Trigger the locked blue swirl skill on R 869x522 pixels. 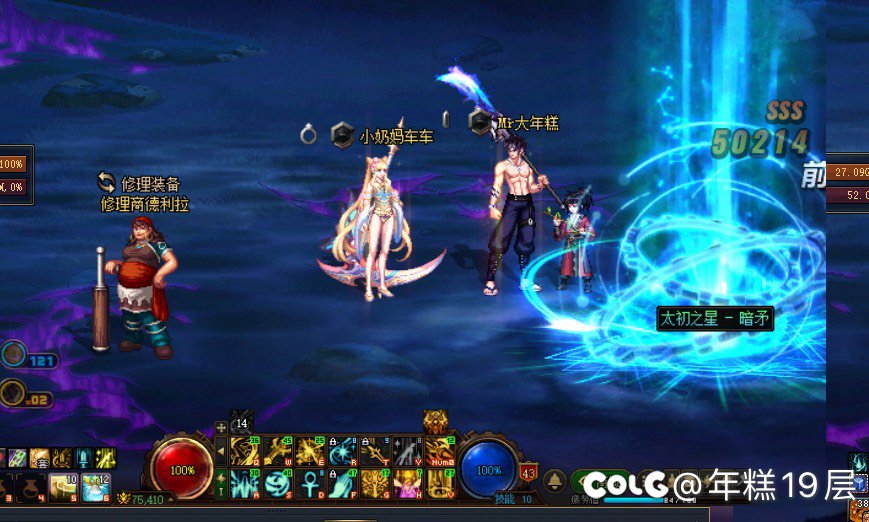click(x=342, y=452)
